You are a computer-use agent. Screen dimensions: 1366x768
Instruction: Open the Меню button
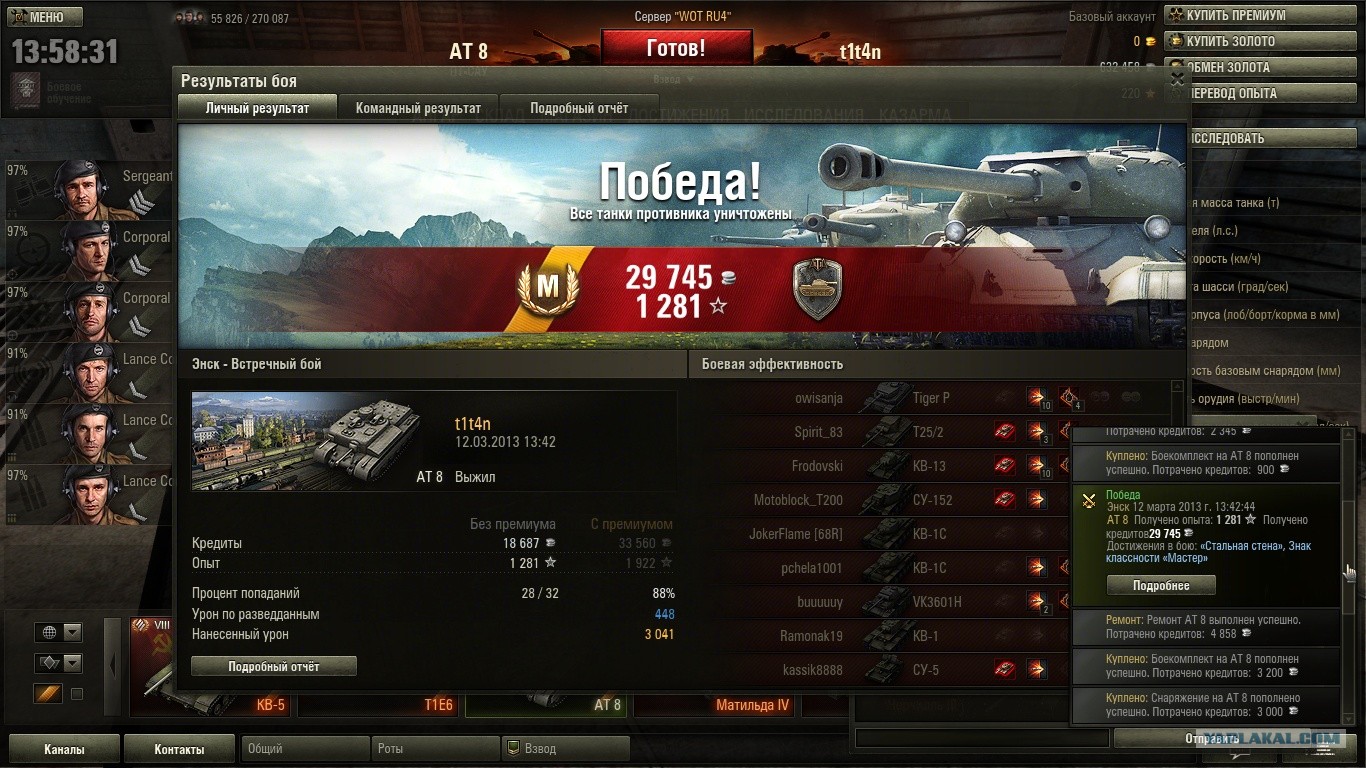[x=46, y=17]
